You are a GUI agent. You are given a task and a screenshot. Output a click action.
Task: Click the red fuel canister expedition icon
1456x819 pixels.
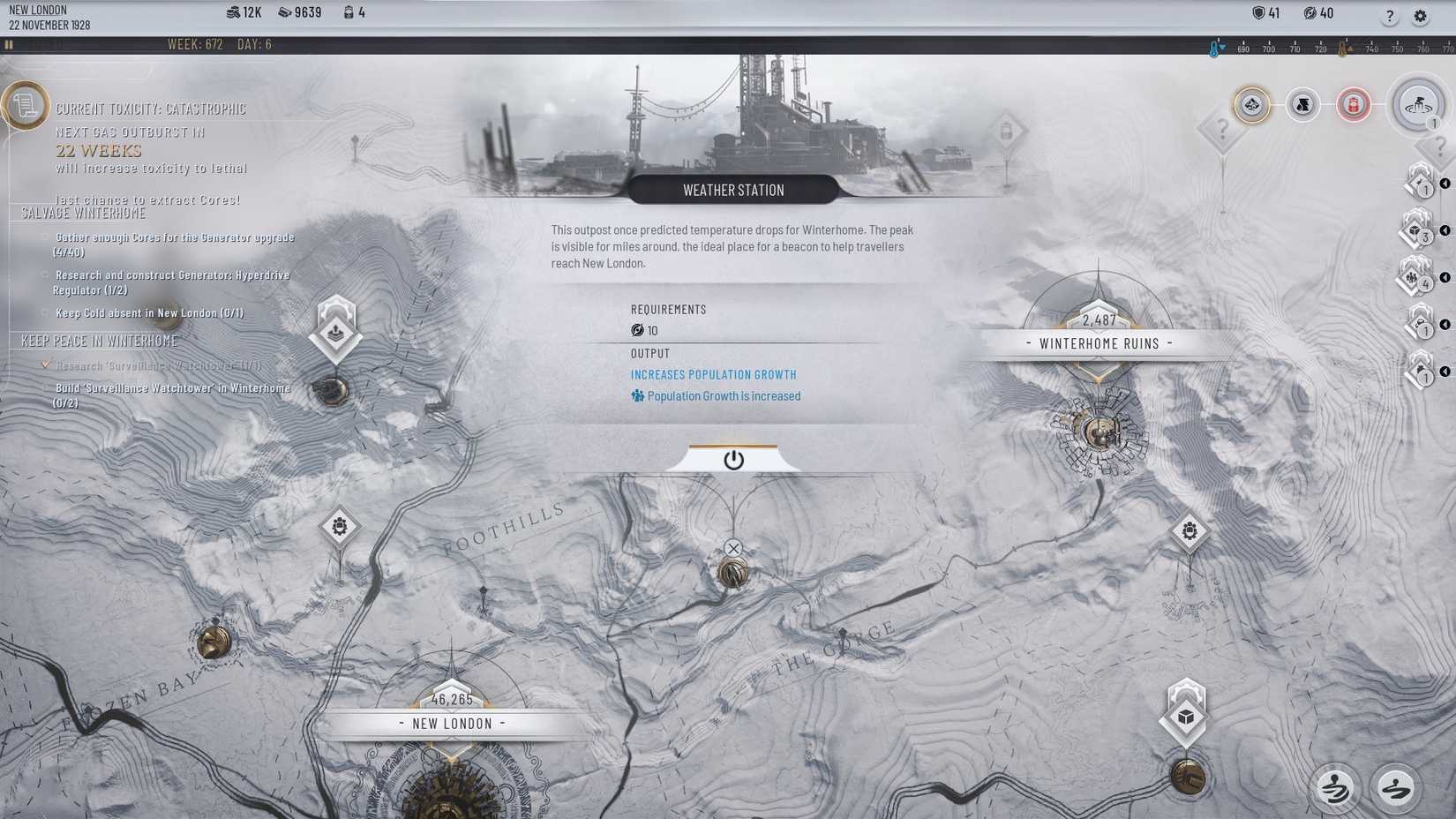(1354, 104)
